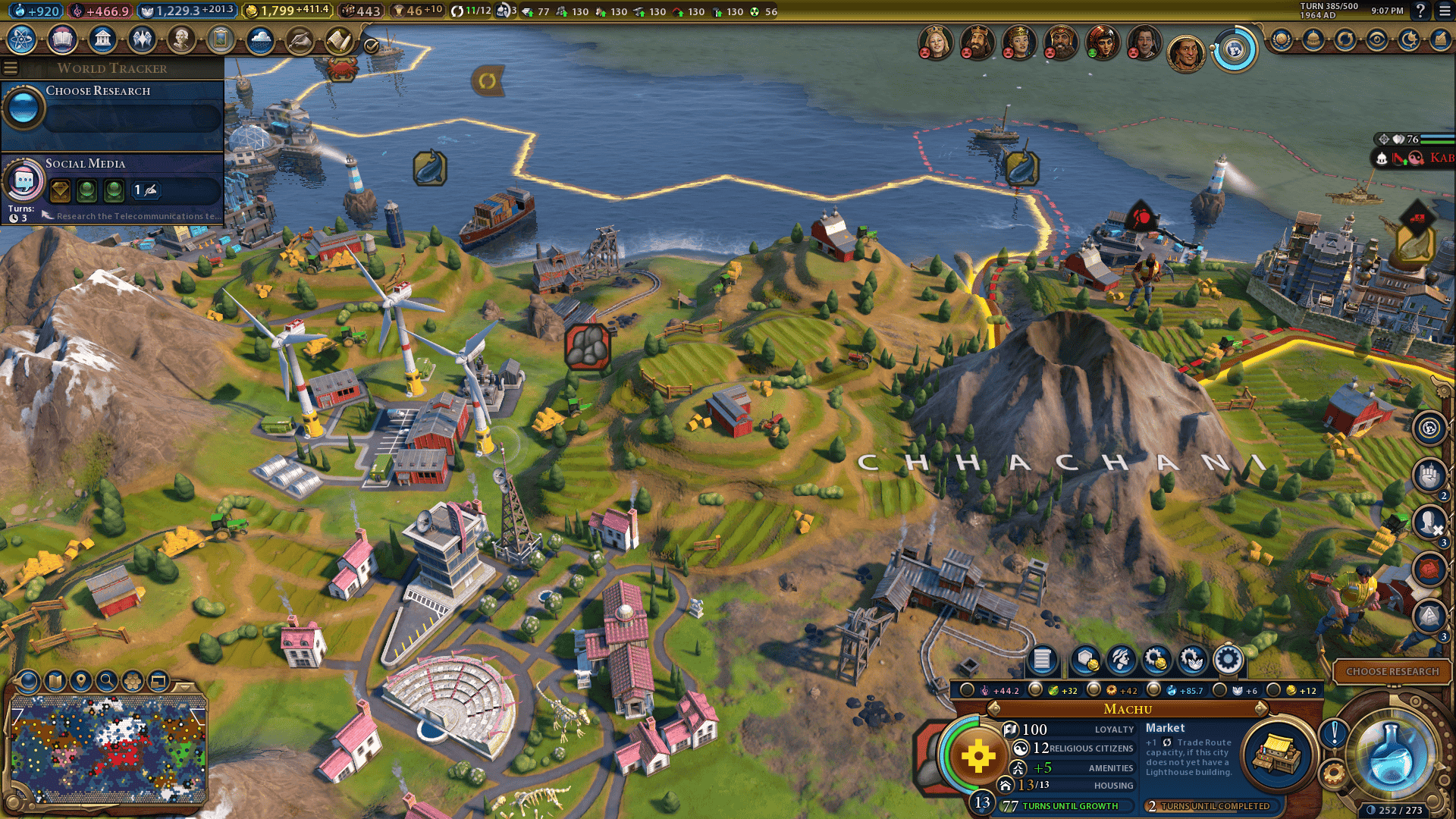View the Government screen pillared building icon
1456x819 pixels.
tap(102, 39)
